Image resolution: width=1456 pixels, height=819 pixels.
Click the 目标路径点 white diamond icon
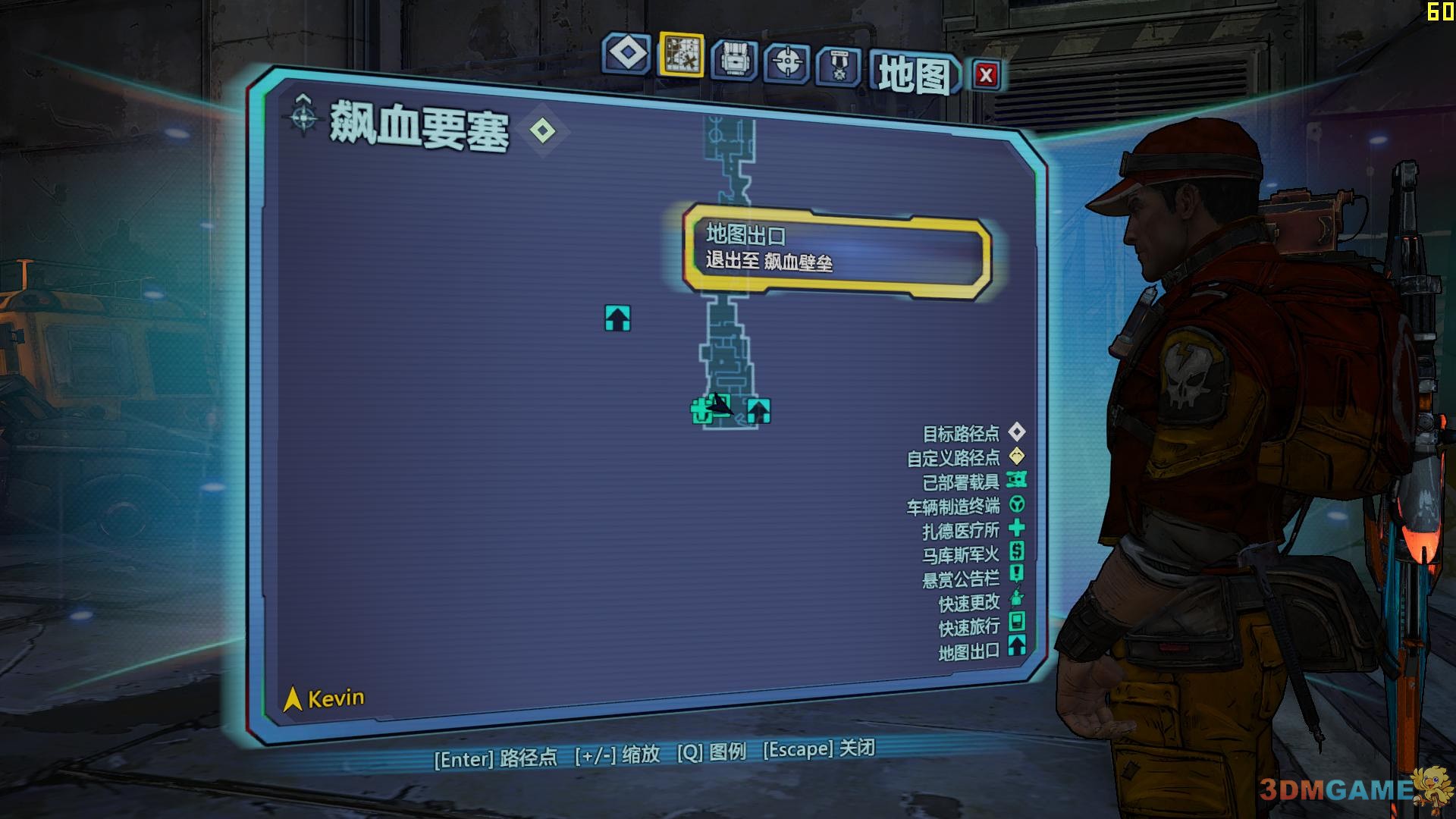coord(1016,433)
